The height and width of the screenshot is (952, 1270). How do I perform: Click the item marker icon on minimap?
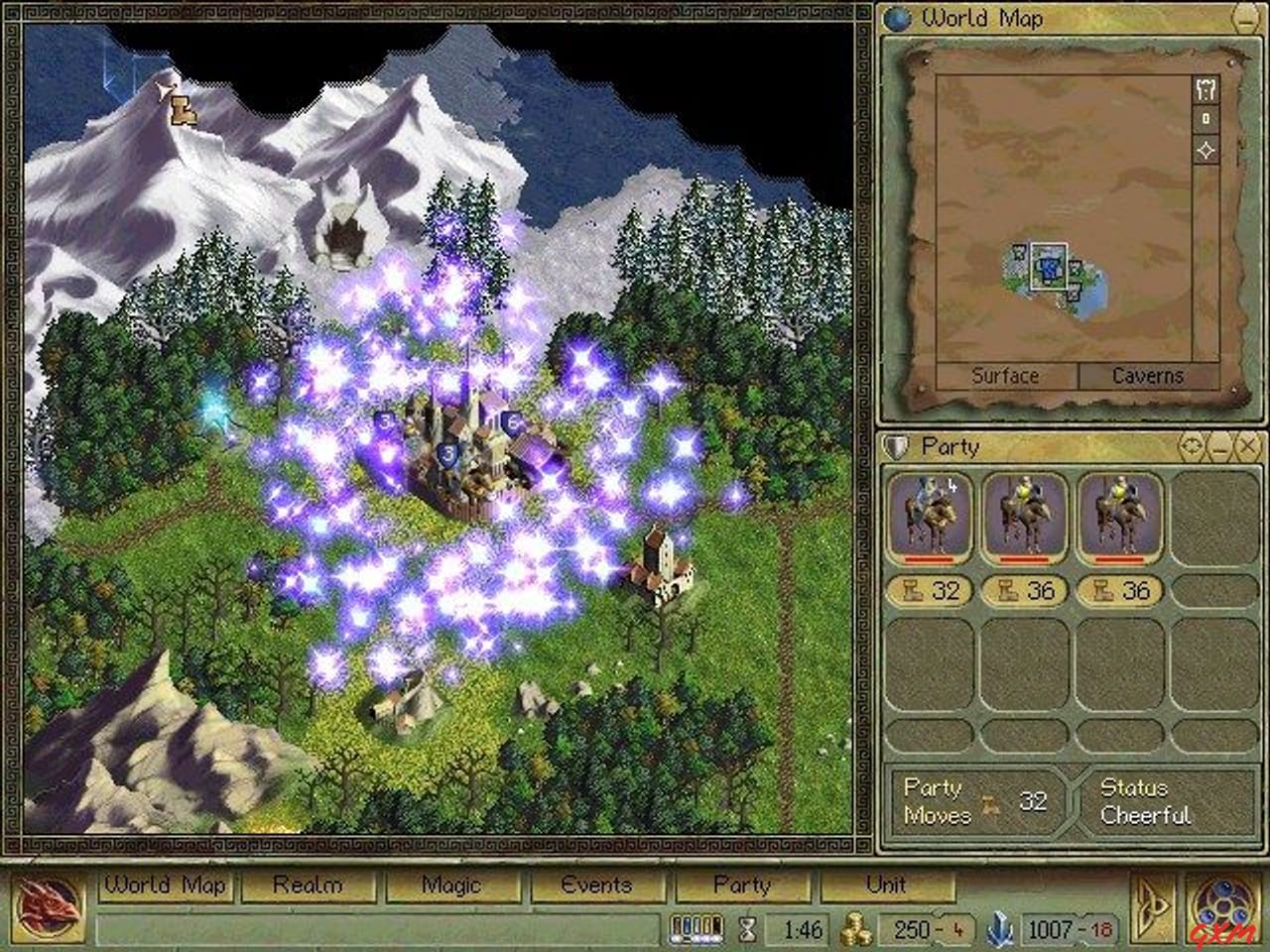[x=1205, y=119]
